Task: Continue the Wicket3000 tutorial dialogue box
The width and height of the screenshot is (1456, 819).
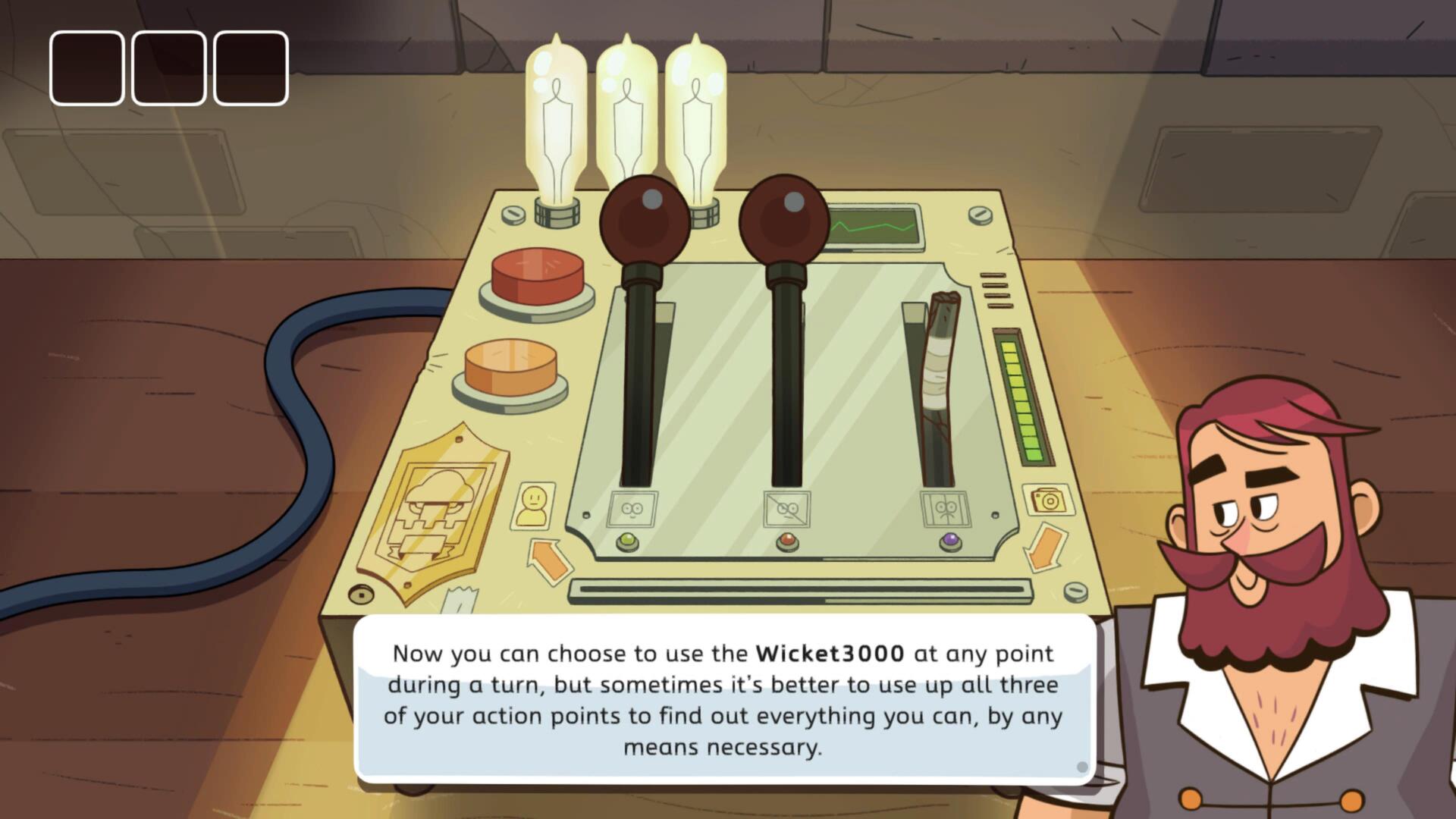Action: [724, 699]
